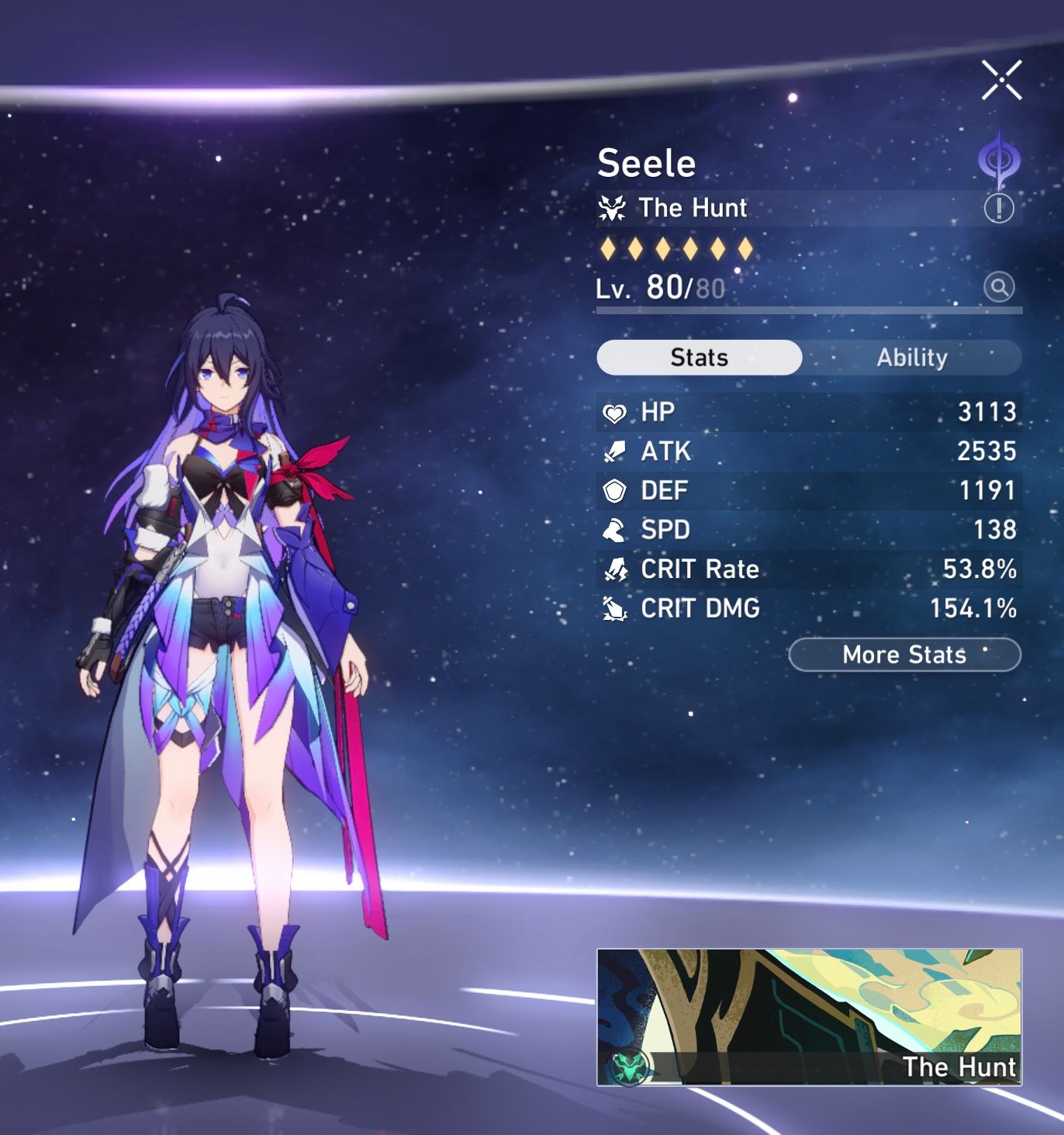Click Seele's name text
Image resolution: width=1064 pixels, height=1135 pixels.
pyautogui.click(x=647, y=163)
